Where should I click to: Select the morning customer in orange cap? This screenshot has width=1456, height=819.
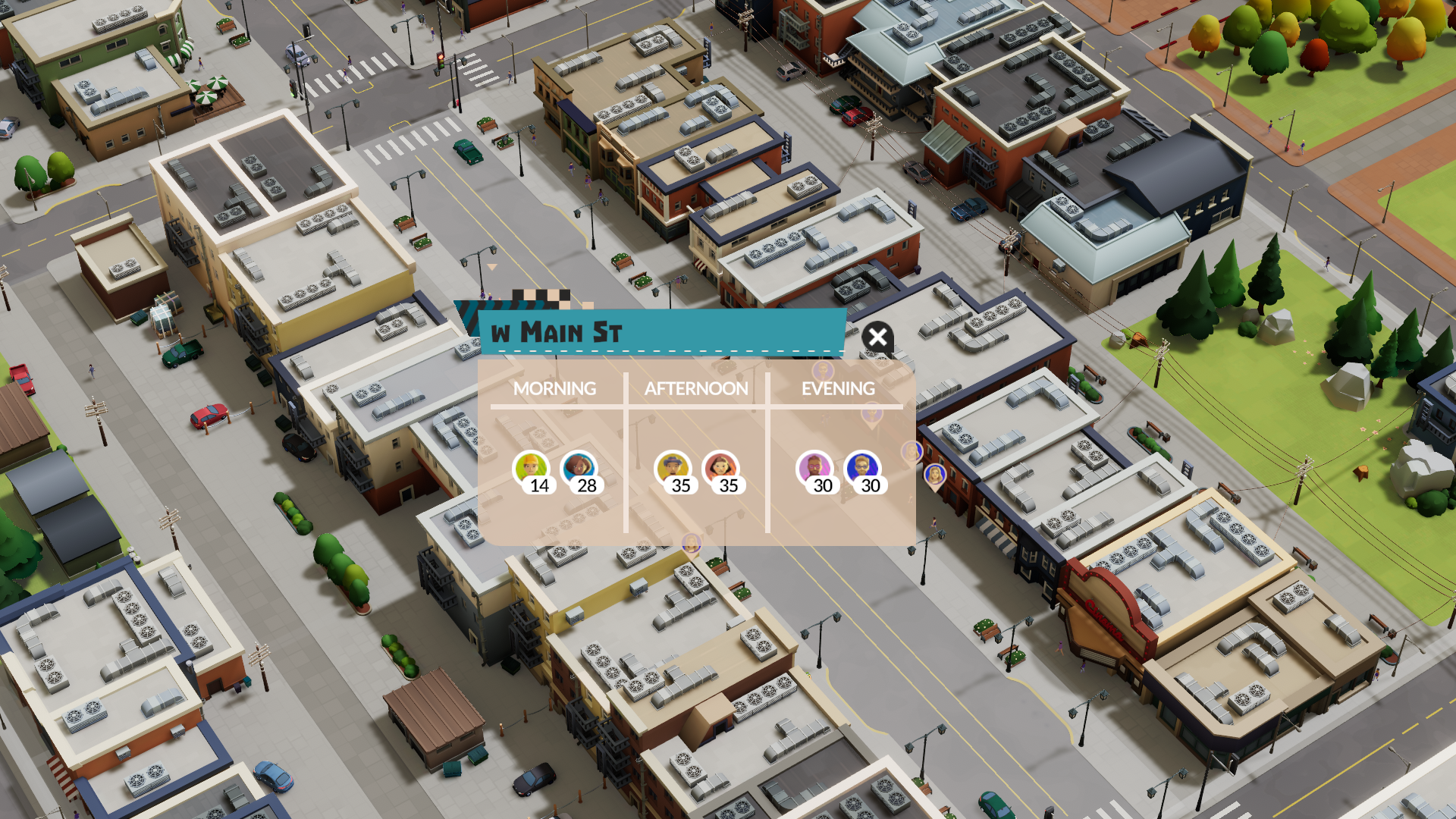coord(530,468)
